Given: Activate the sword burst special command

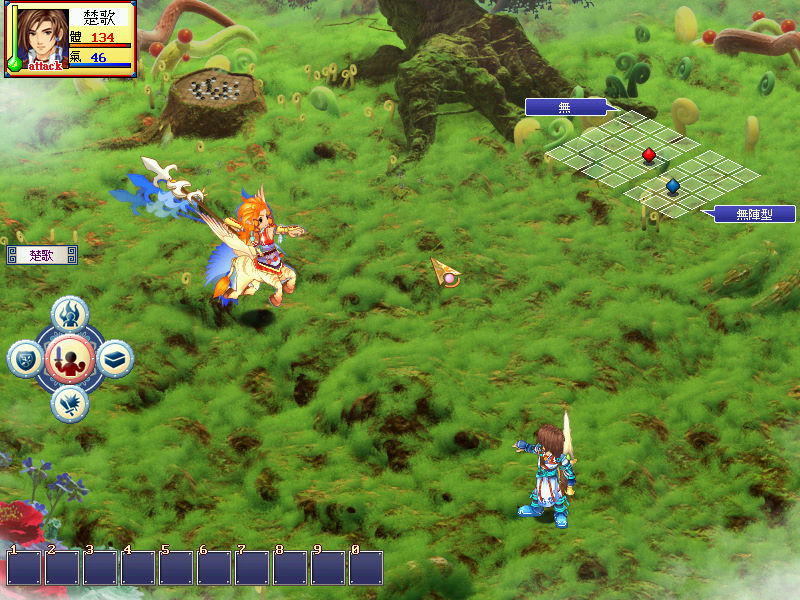Looking at the screenshot, I should [70, 403].
